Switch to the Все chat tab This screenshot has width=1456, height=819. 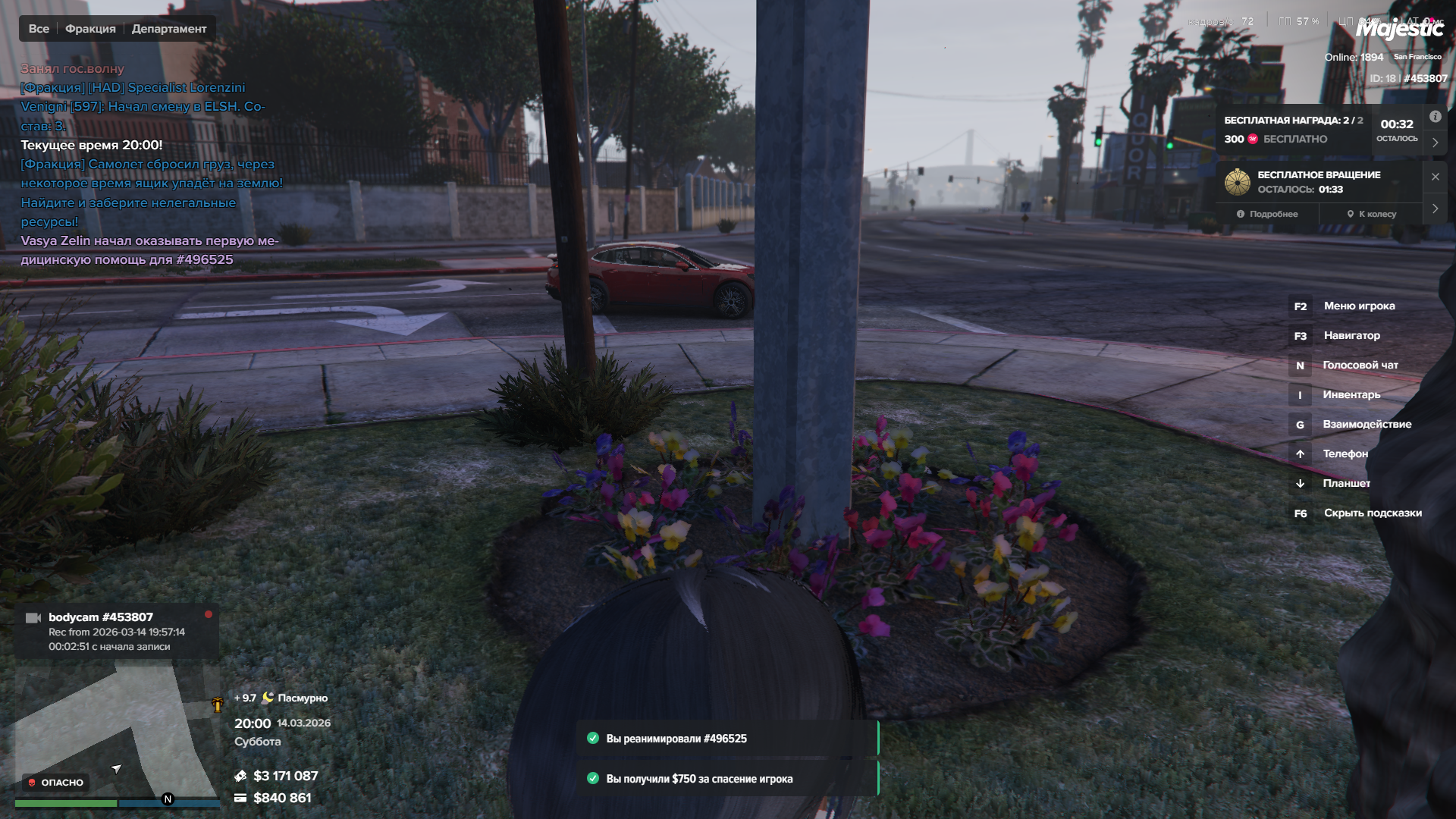pos(39,29)
